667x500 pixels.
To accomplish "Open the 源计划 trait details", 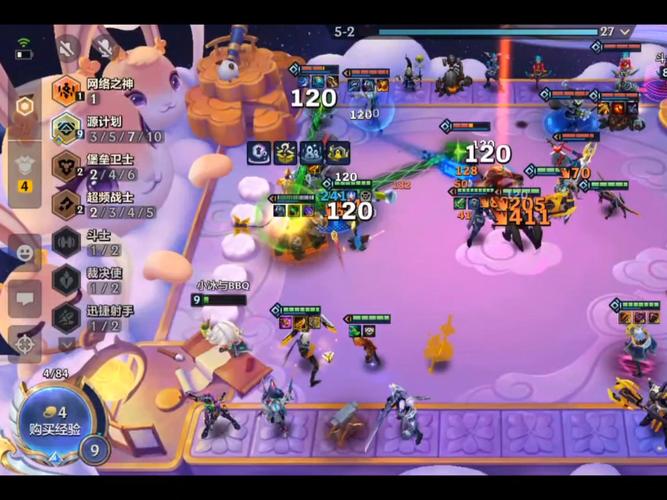I will point(67,129).
